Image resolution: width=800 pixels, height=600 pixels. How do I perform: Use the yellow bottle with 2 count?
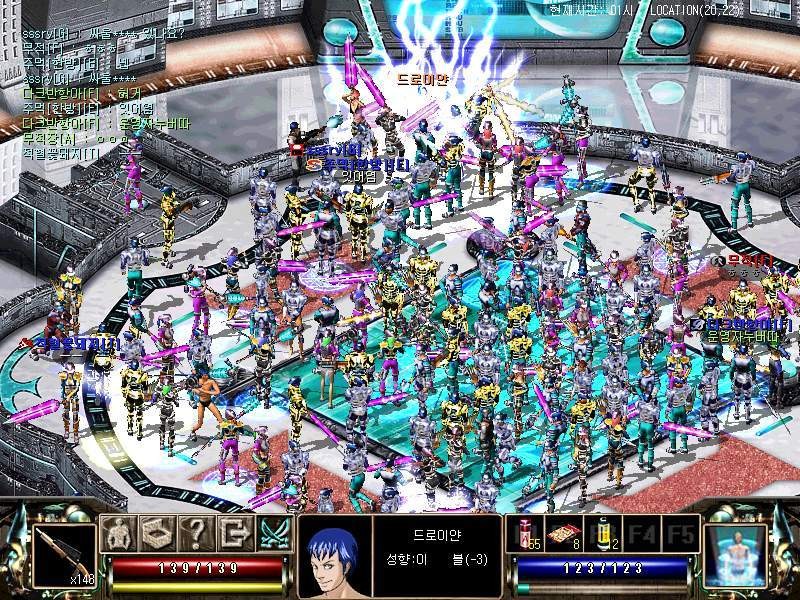(604, 532)
